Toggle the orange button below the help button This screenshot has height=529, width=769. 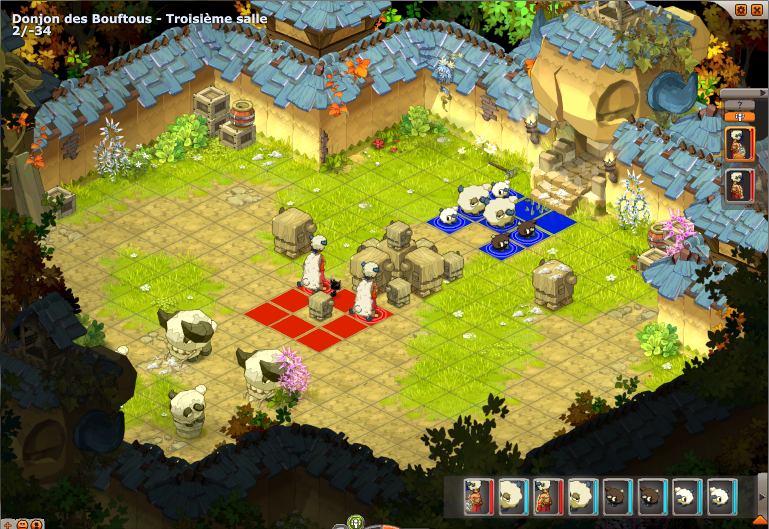pos(739,116)
